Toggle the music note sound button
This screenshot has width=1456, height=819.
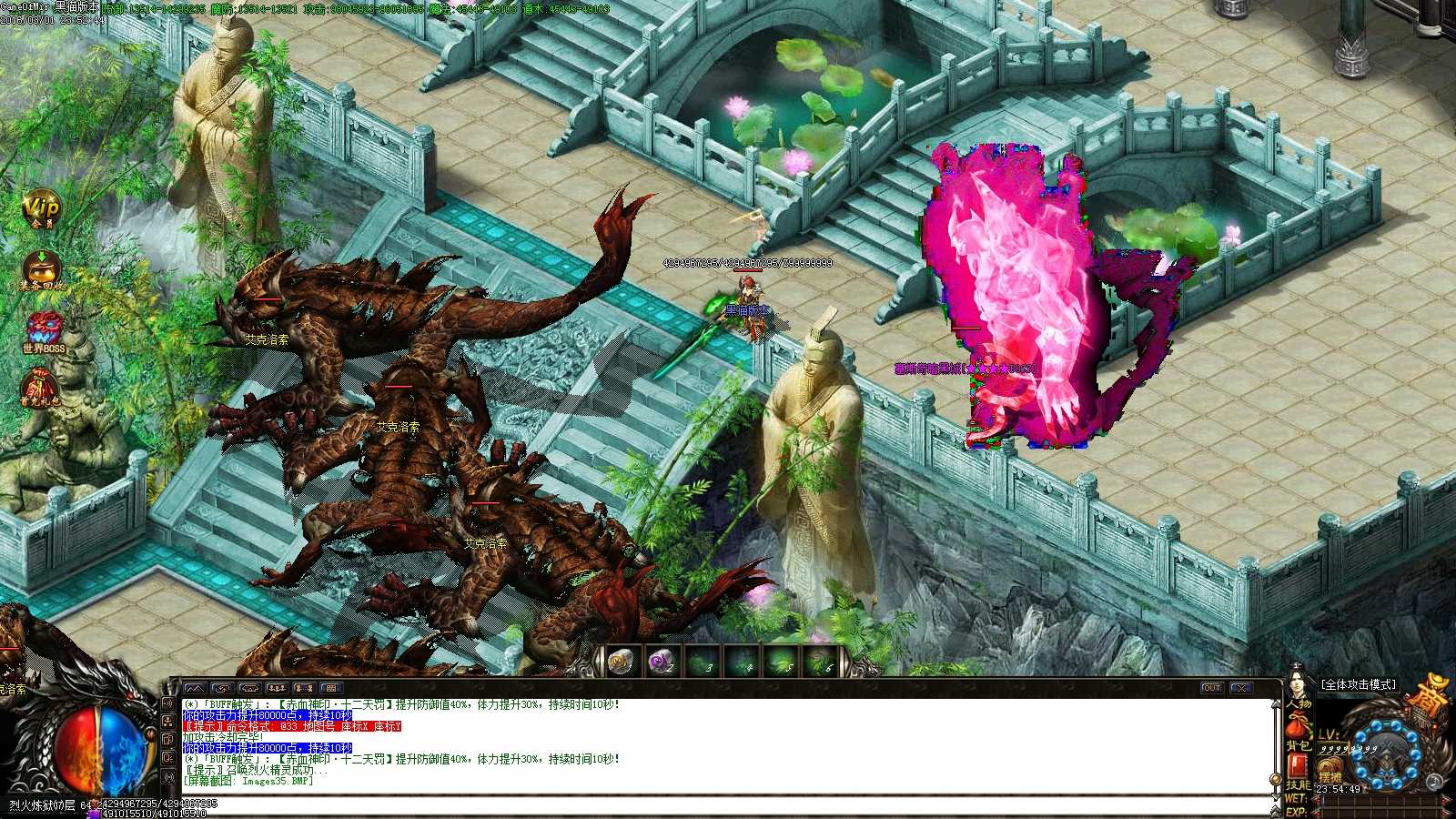[x=1433, y=781]
